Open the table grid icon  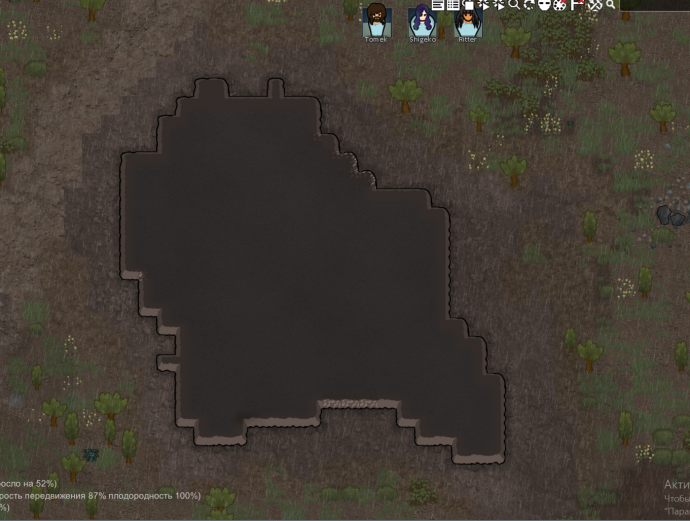coord(452,5)
